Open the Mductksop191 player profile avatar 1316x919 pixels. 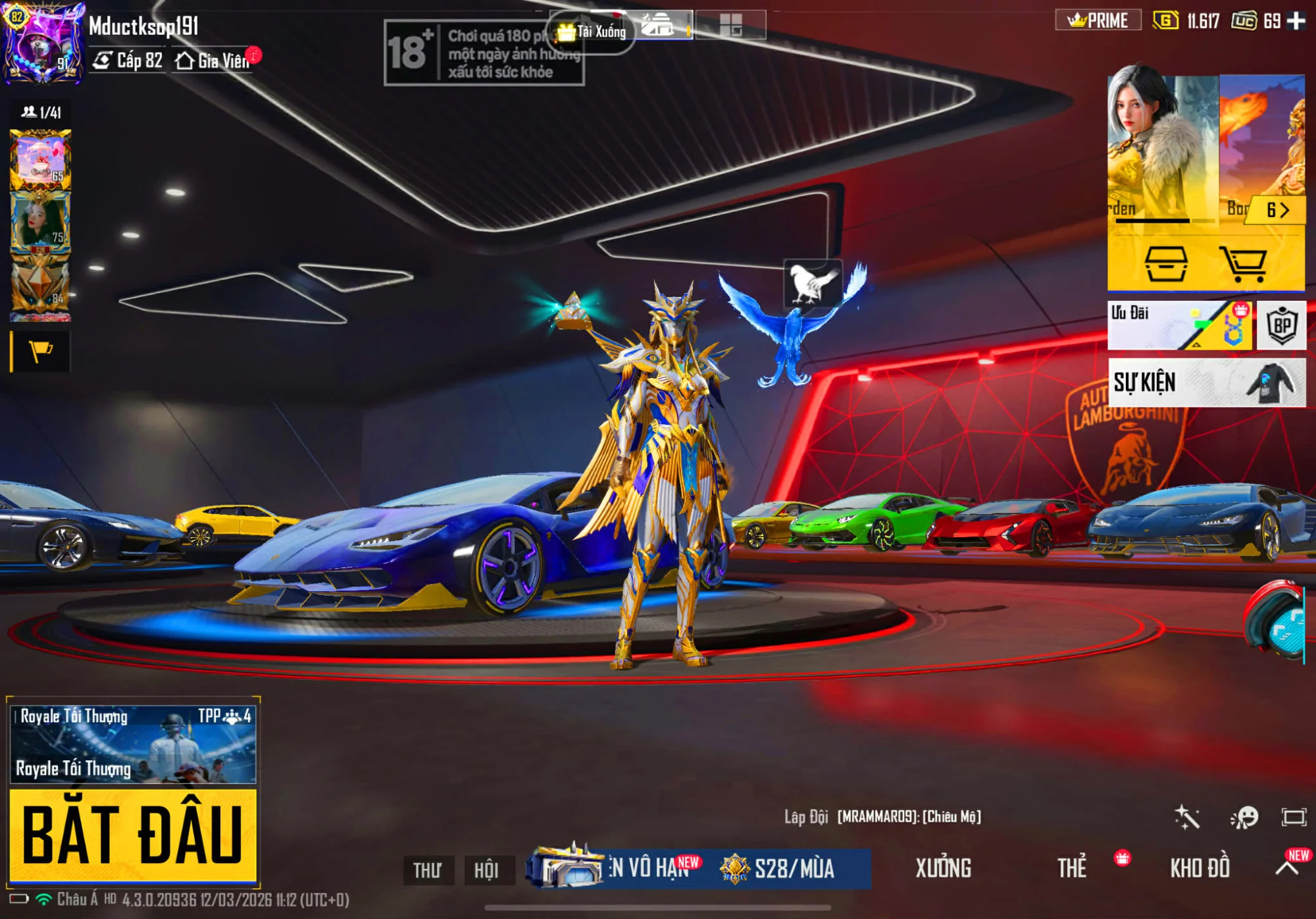pos(43,43)
